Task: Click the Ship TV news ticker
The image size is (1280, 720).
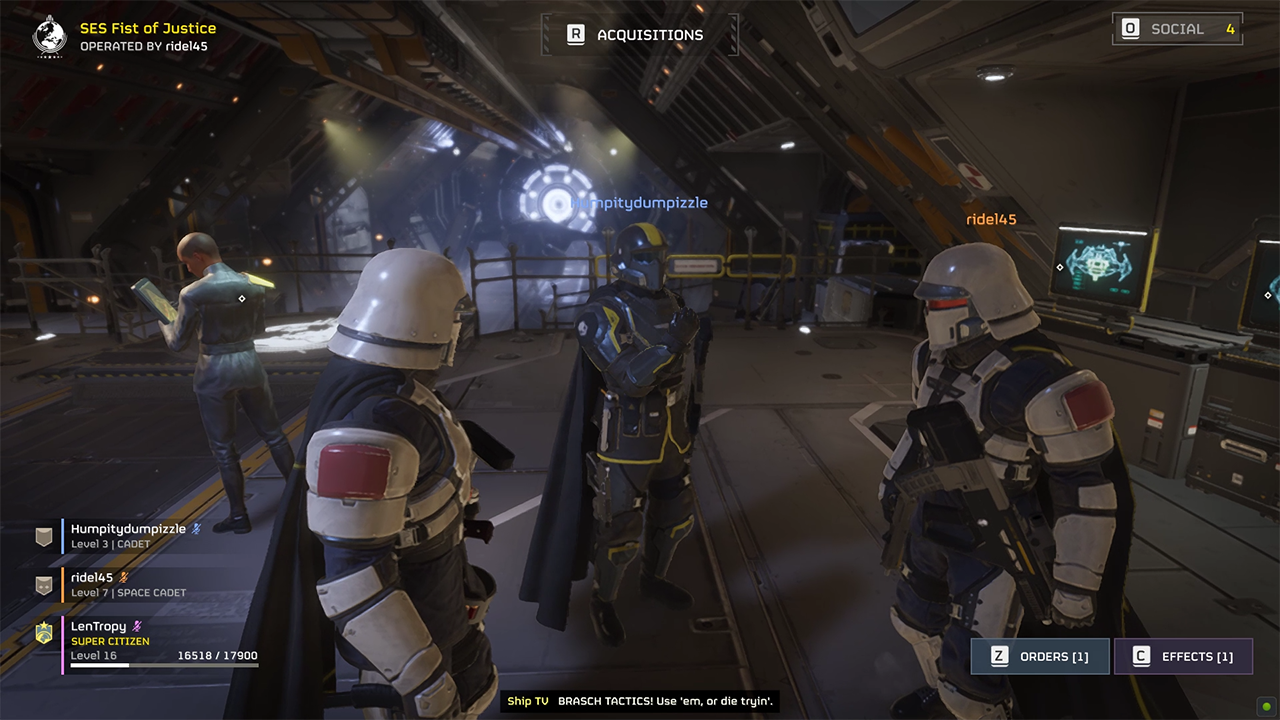Action: 640,701
